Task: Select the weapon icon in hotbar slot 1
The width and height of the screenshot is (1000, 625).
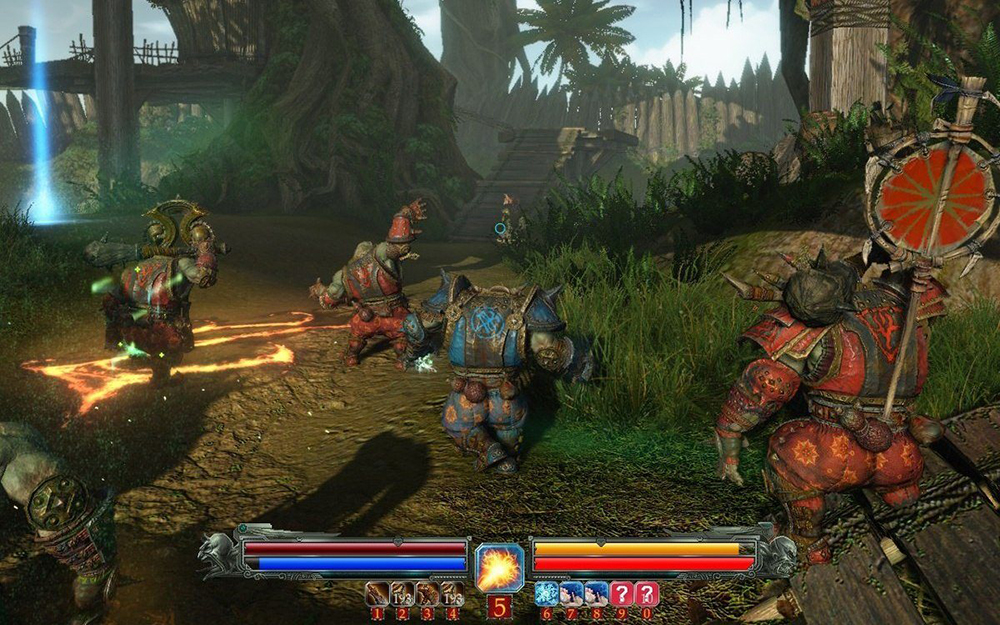Action: tap(377, 593)
